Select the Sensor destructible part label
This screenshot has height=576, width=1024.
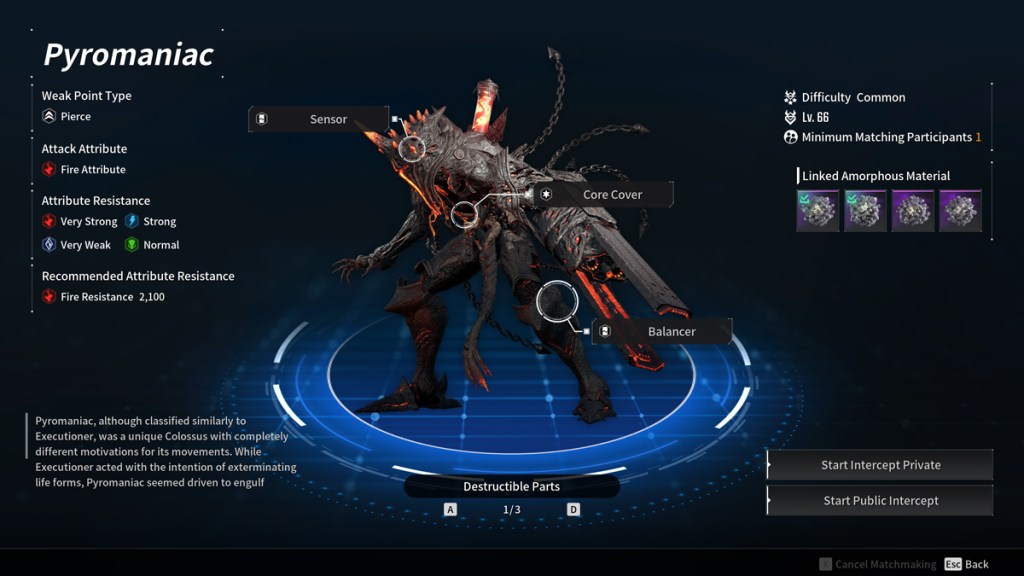point(318,119)
